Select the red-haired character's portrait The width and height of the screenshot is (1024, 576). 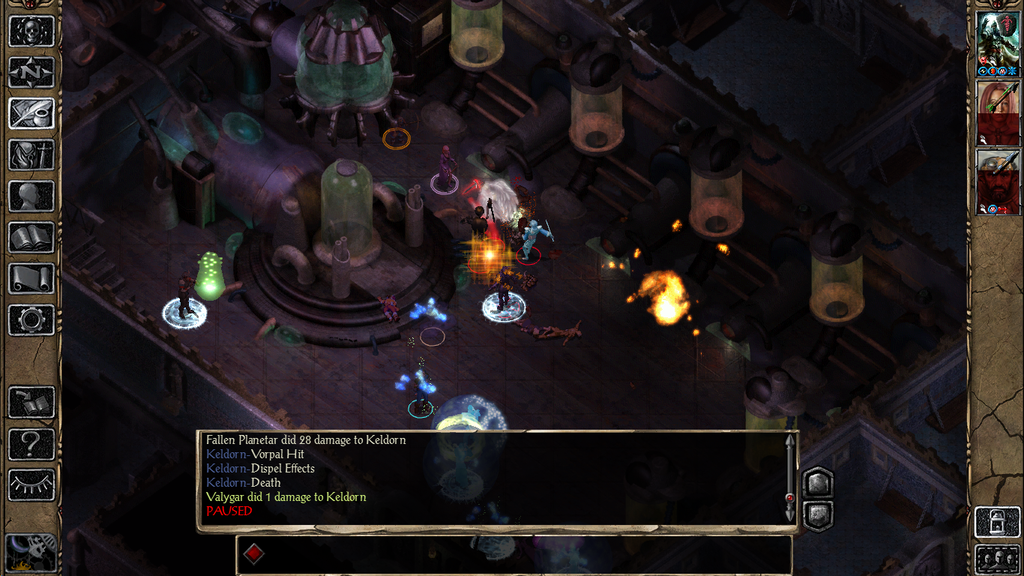(997, 111)
